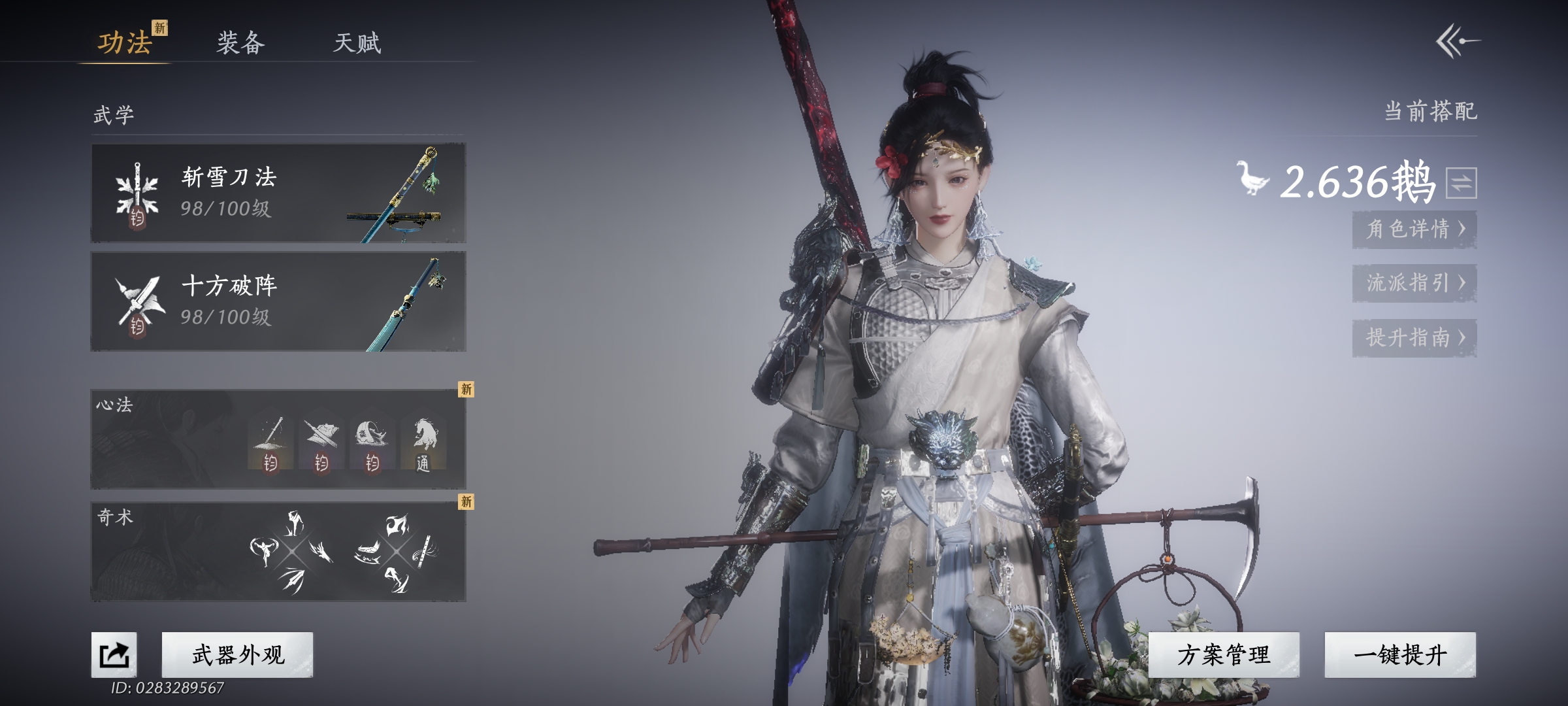This screenshot has height=706, width=1568.
Task: Go back using the arrow icon
Action: (1457, 42)
